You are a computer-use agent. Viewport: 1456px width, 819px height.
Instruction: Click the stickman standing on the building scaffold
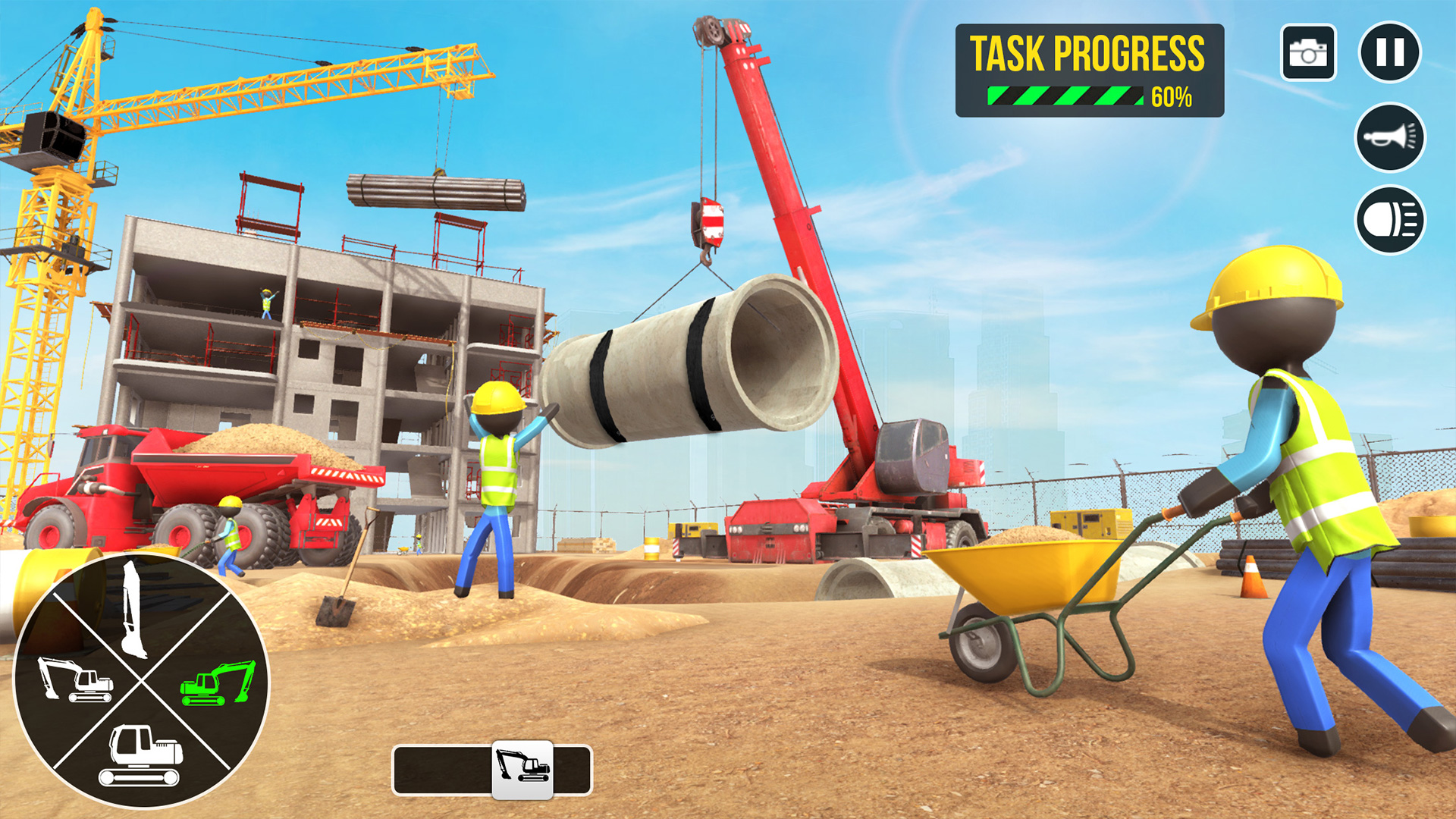267,302
